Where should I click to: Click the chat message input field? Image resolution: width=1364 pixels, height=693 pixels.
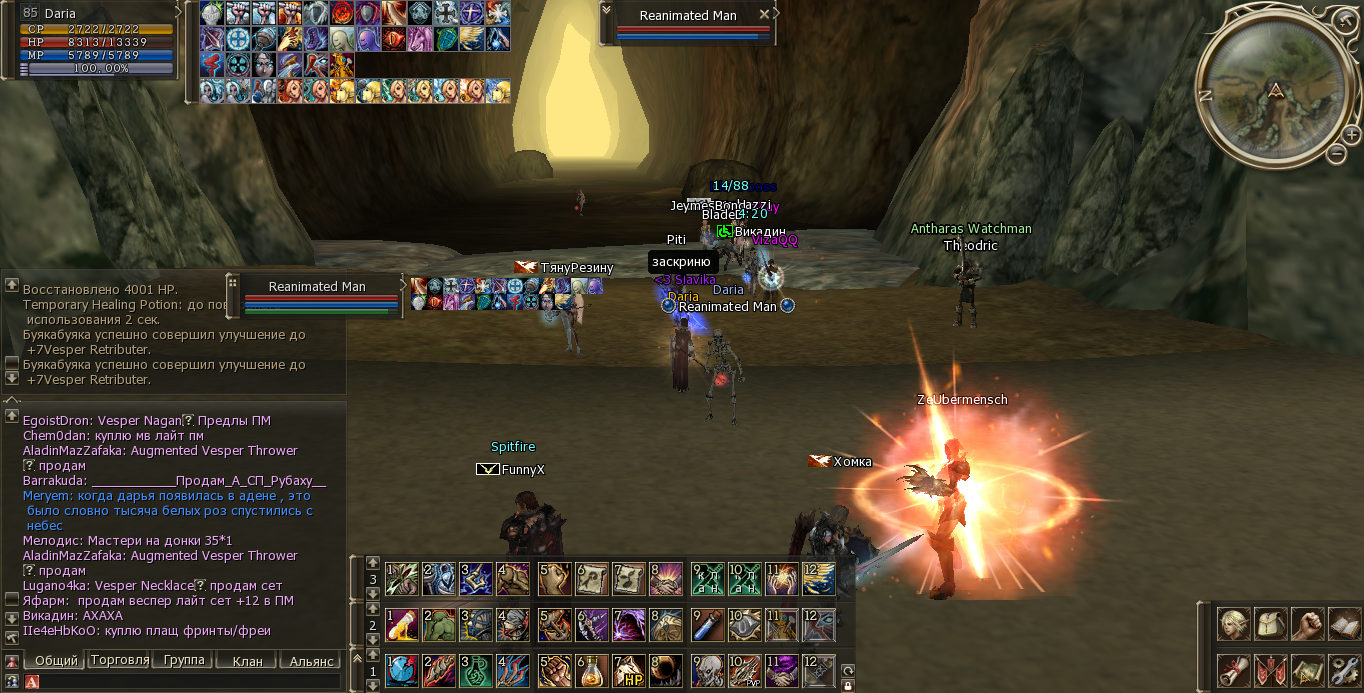point(185,682)
